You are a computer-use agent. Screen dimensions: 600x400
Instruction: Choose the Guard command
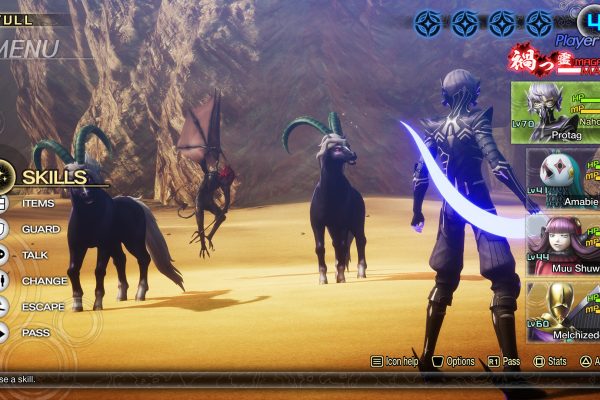pyautogui.click(x=40, y=229)
